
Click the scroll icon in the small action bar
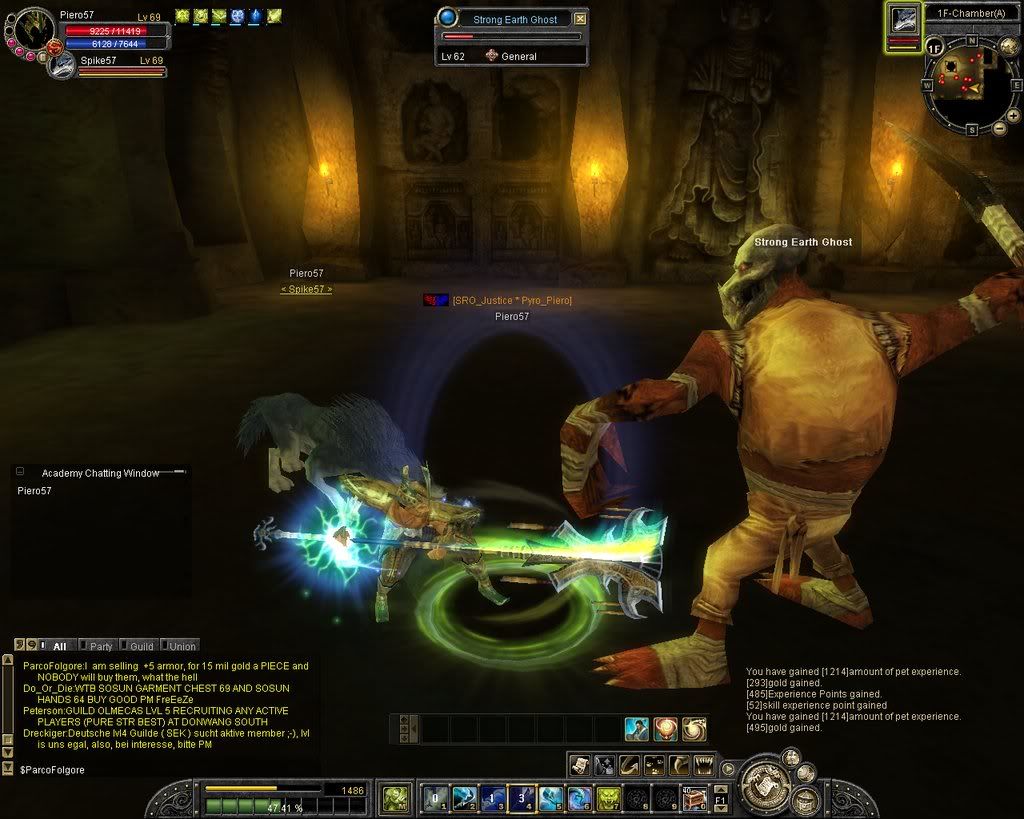581,765
